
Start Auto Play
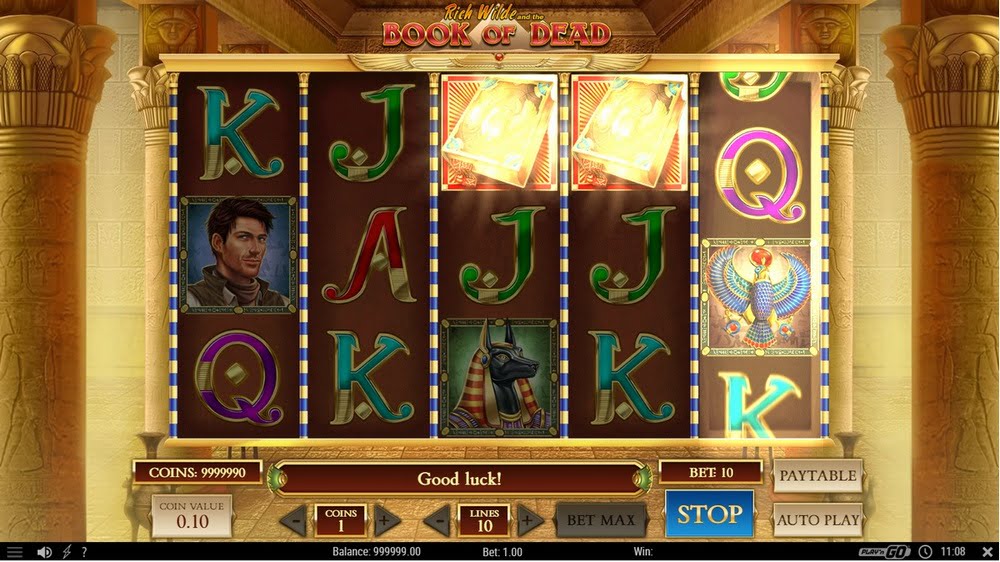point(818,519)
